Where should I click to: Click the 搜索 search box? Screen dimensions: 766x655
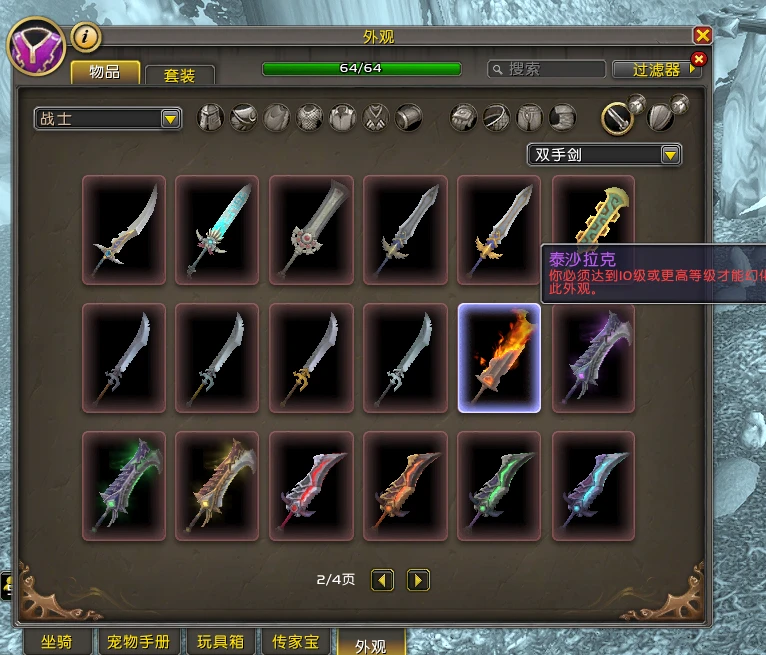[546, 69]
